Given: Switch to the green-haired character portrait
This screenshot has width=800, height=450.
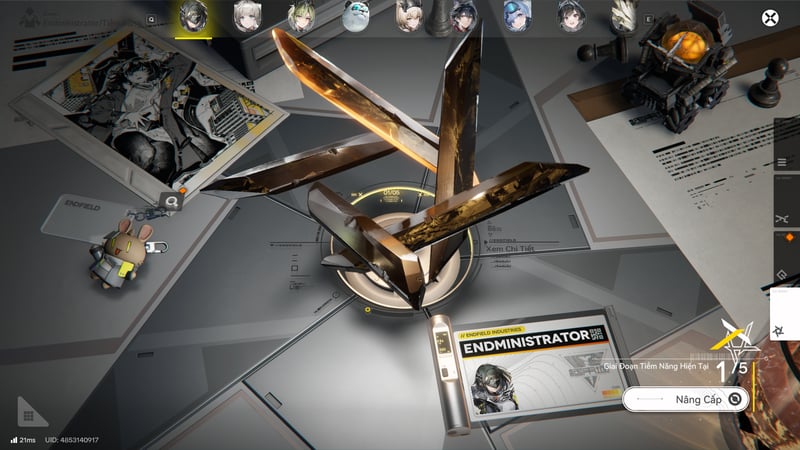Looking at the screenshot, I should [x=301, y=17].
